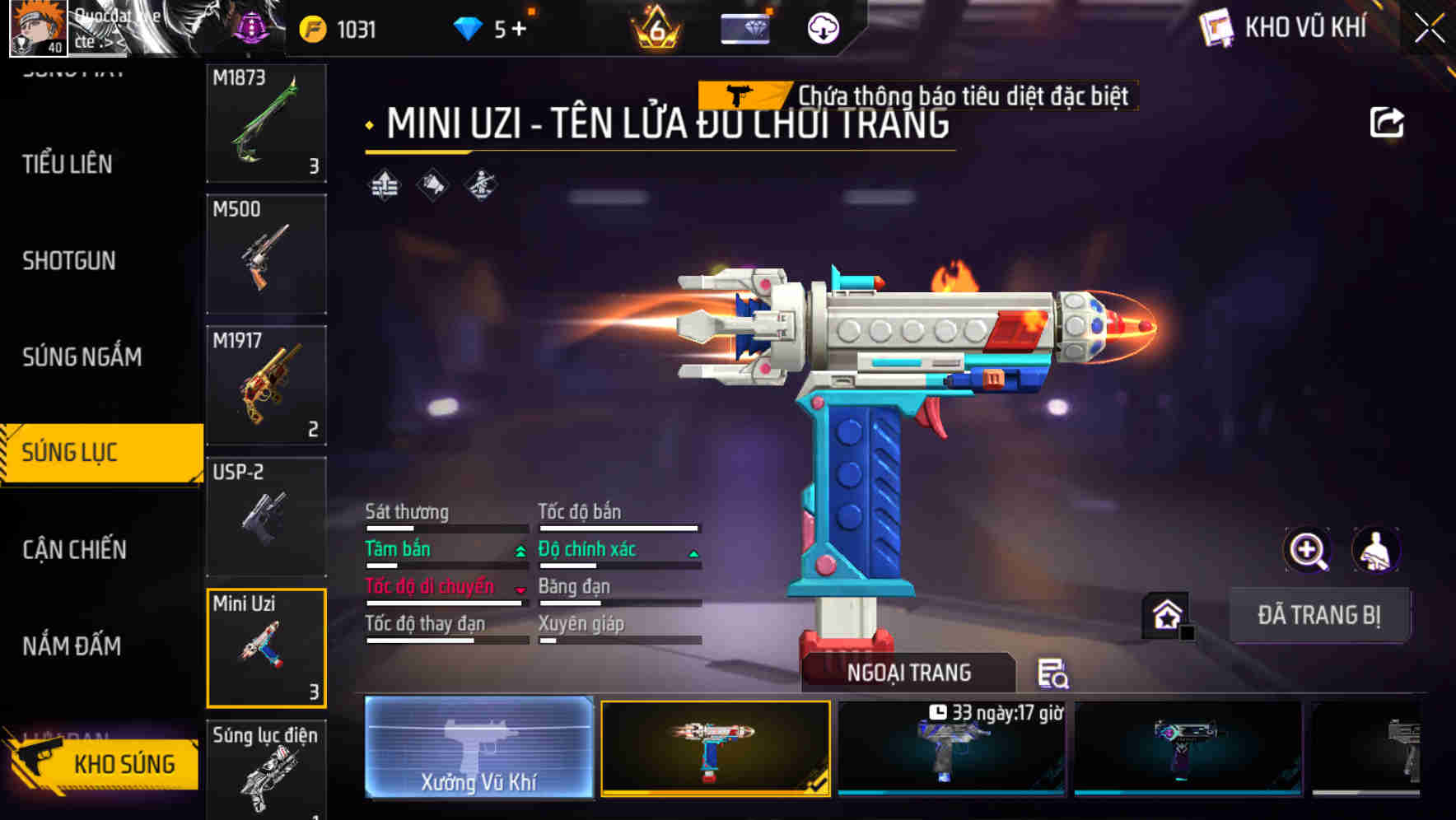Click the Kho Súng button
Image resolution: width=1456 pixels, height=820 pixels.
105,764
